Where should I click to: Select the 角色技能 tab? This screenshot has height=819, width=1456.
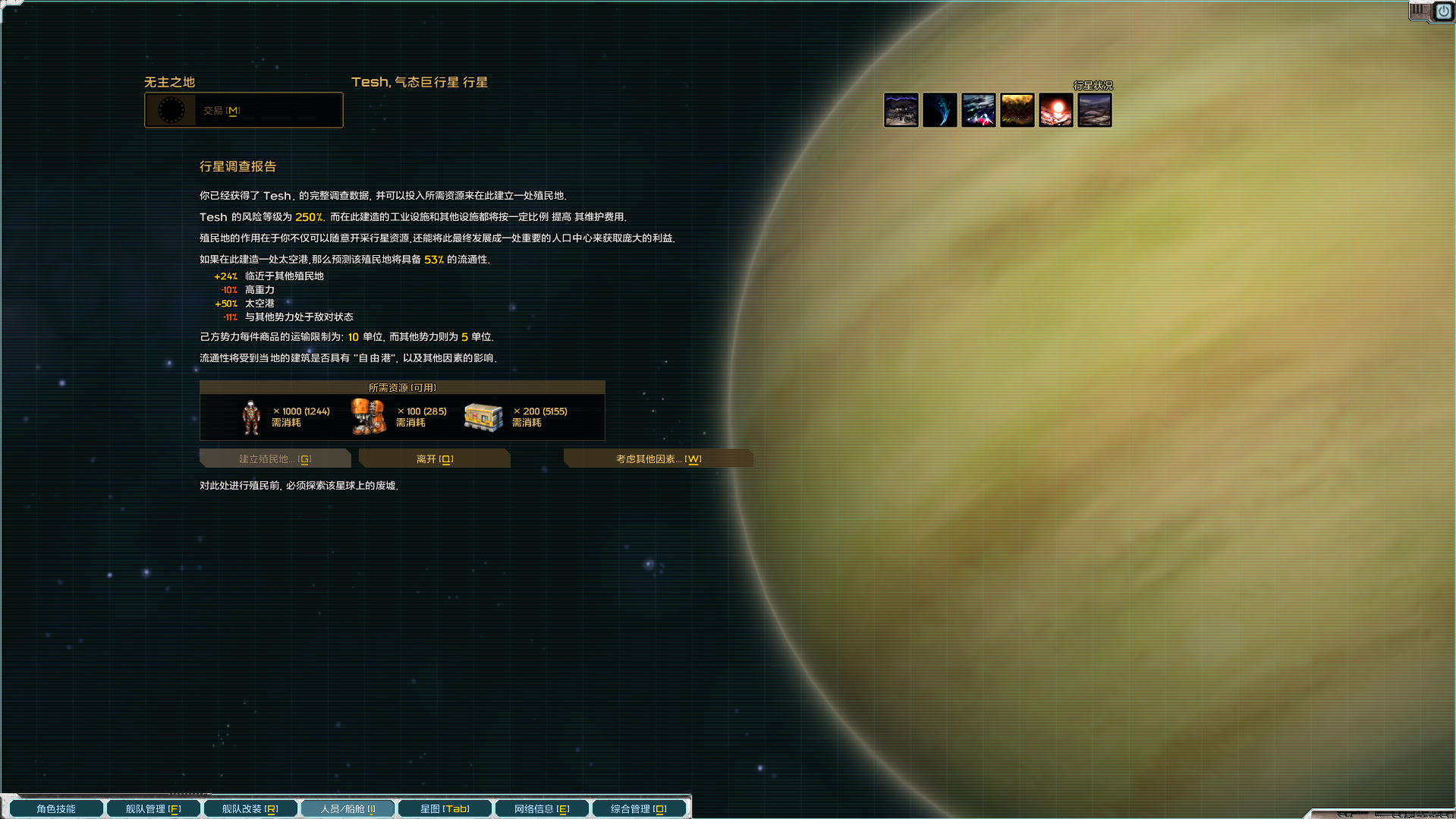click(x=56, y=808)
